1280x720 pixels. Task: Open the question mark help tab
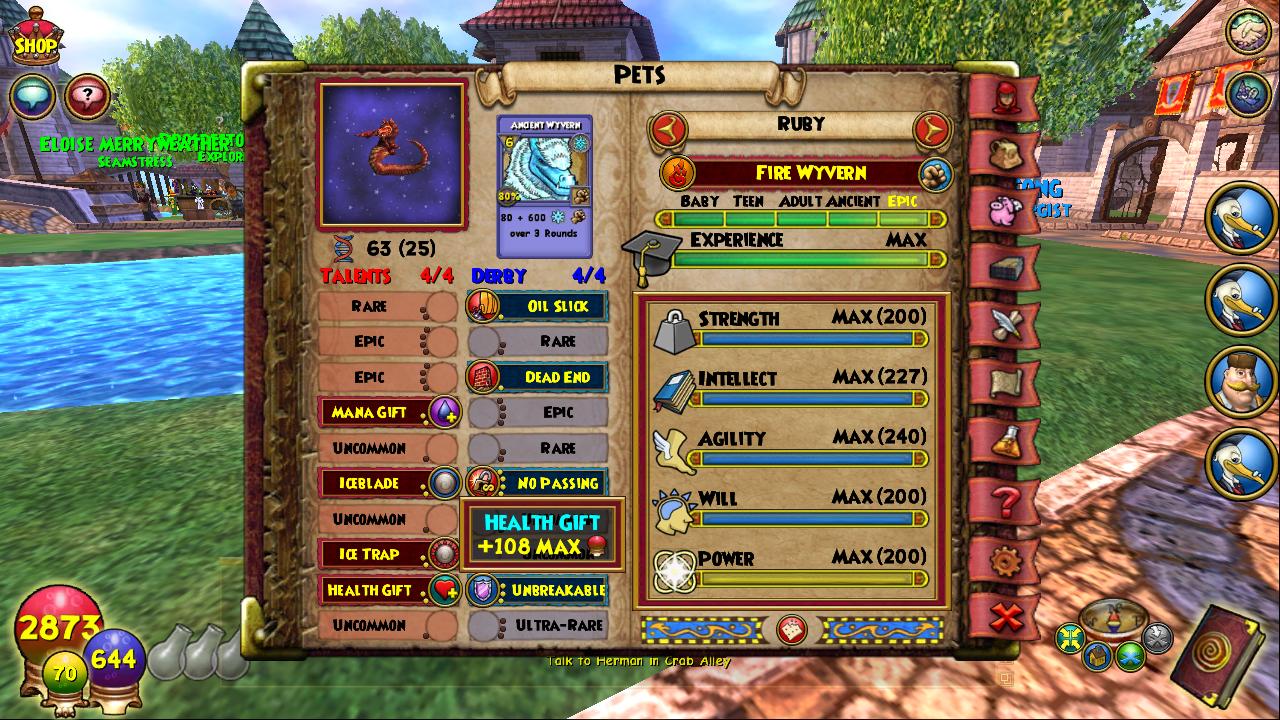(1006, 500)
